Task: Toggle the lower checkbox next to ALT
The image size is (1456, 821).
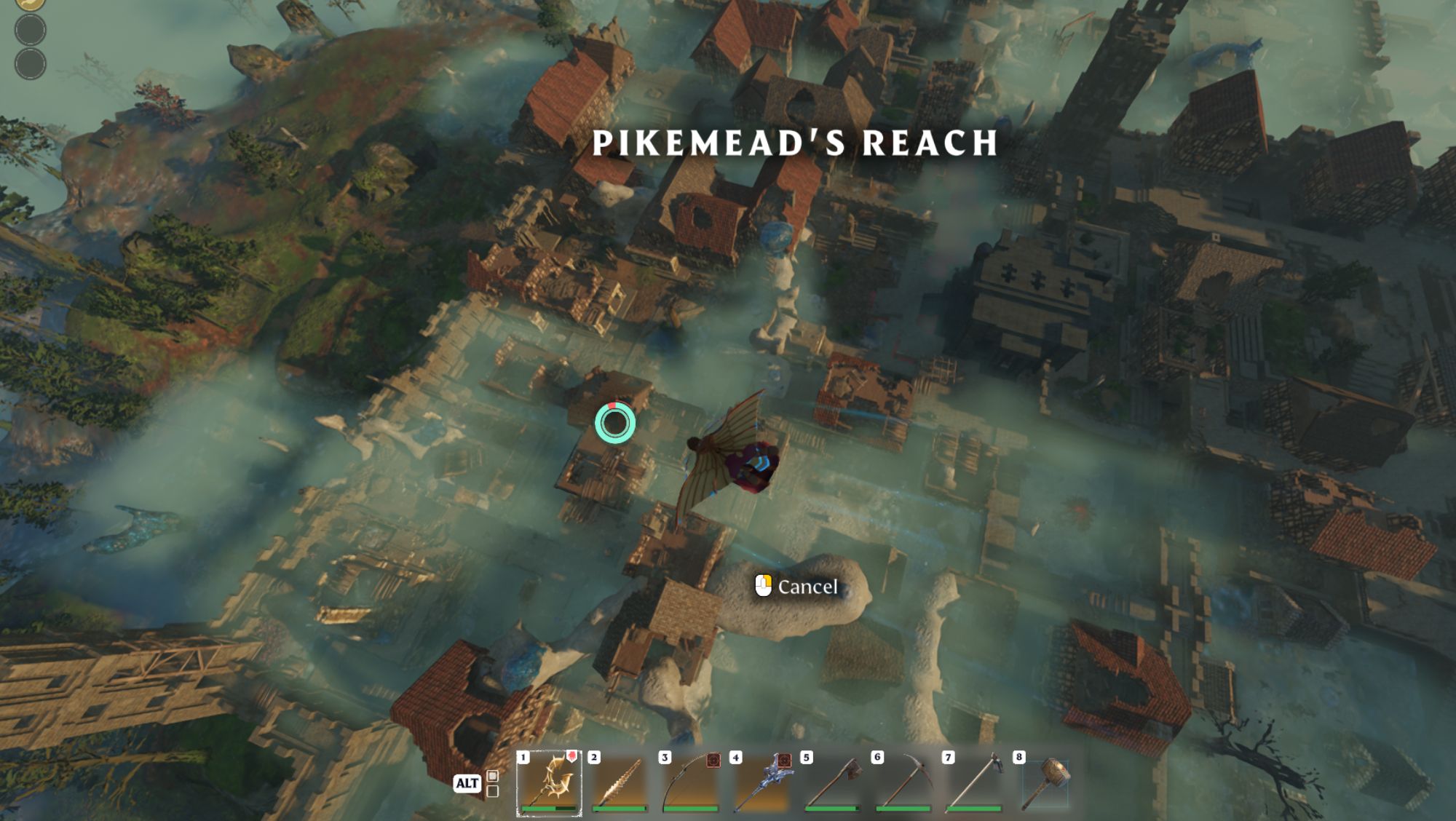Action: [492, 790]
